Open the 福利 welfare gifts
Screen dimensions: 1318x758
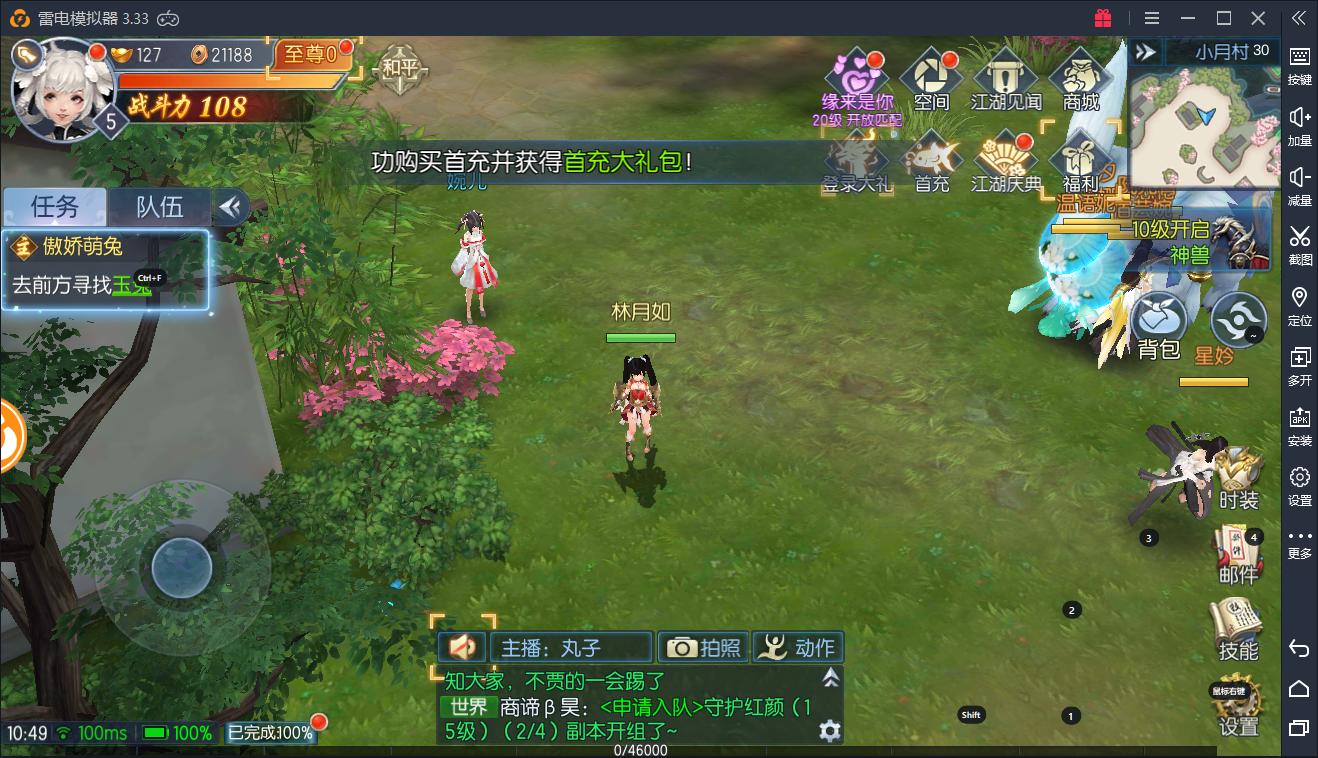pyautogui.click(x=1081, y=162)
